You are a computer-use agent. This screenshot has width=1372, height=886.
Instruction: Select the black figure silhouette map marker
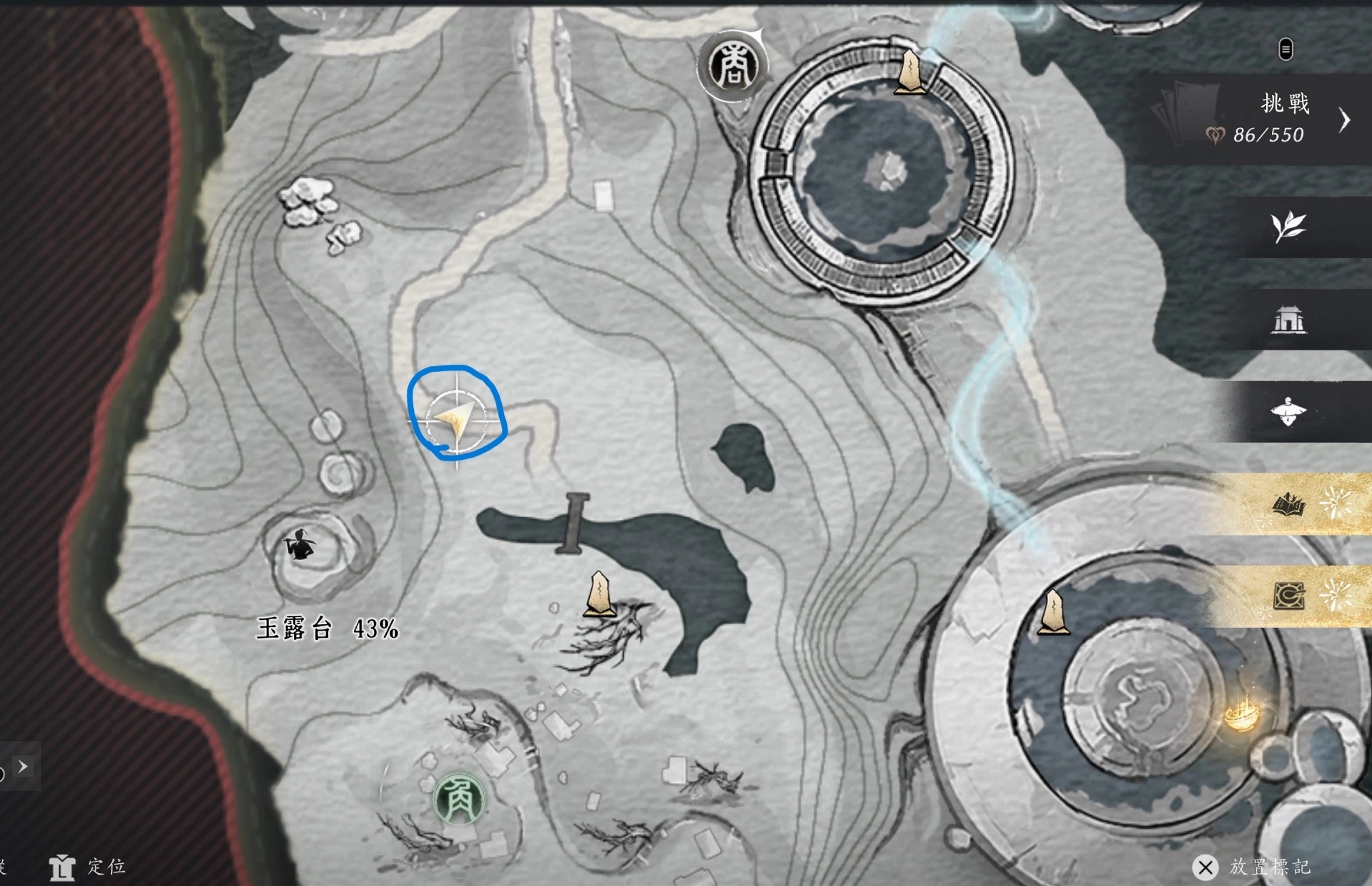(x=300, y=546)
